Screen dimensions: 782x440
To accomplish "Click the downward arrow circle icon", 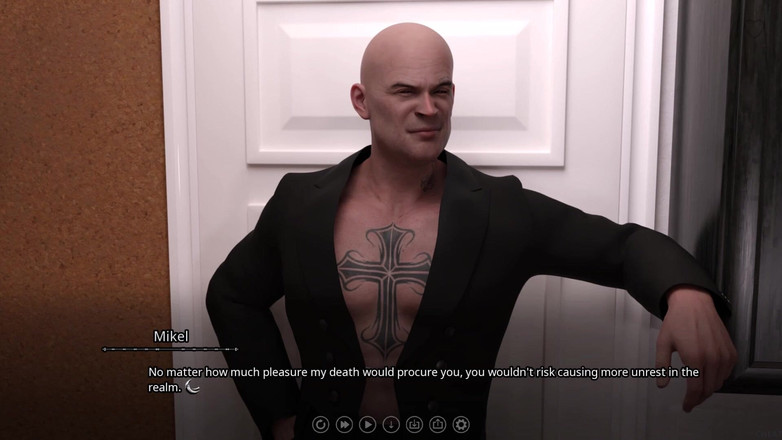I will coord(391,424).
